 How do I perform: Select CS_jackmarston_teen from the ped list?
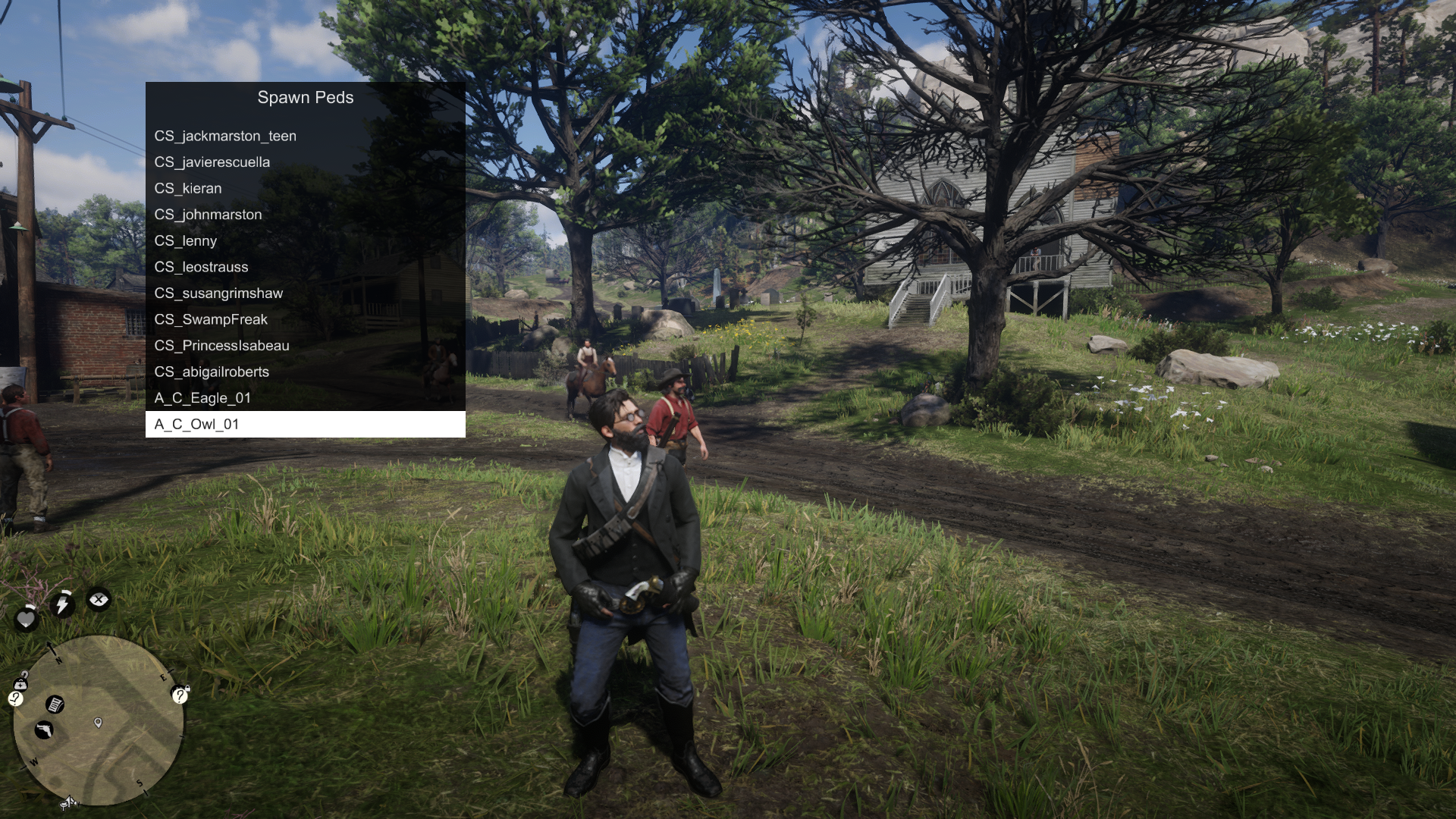pos(305,136)
